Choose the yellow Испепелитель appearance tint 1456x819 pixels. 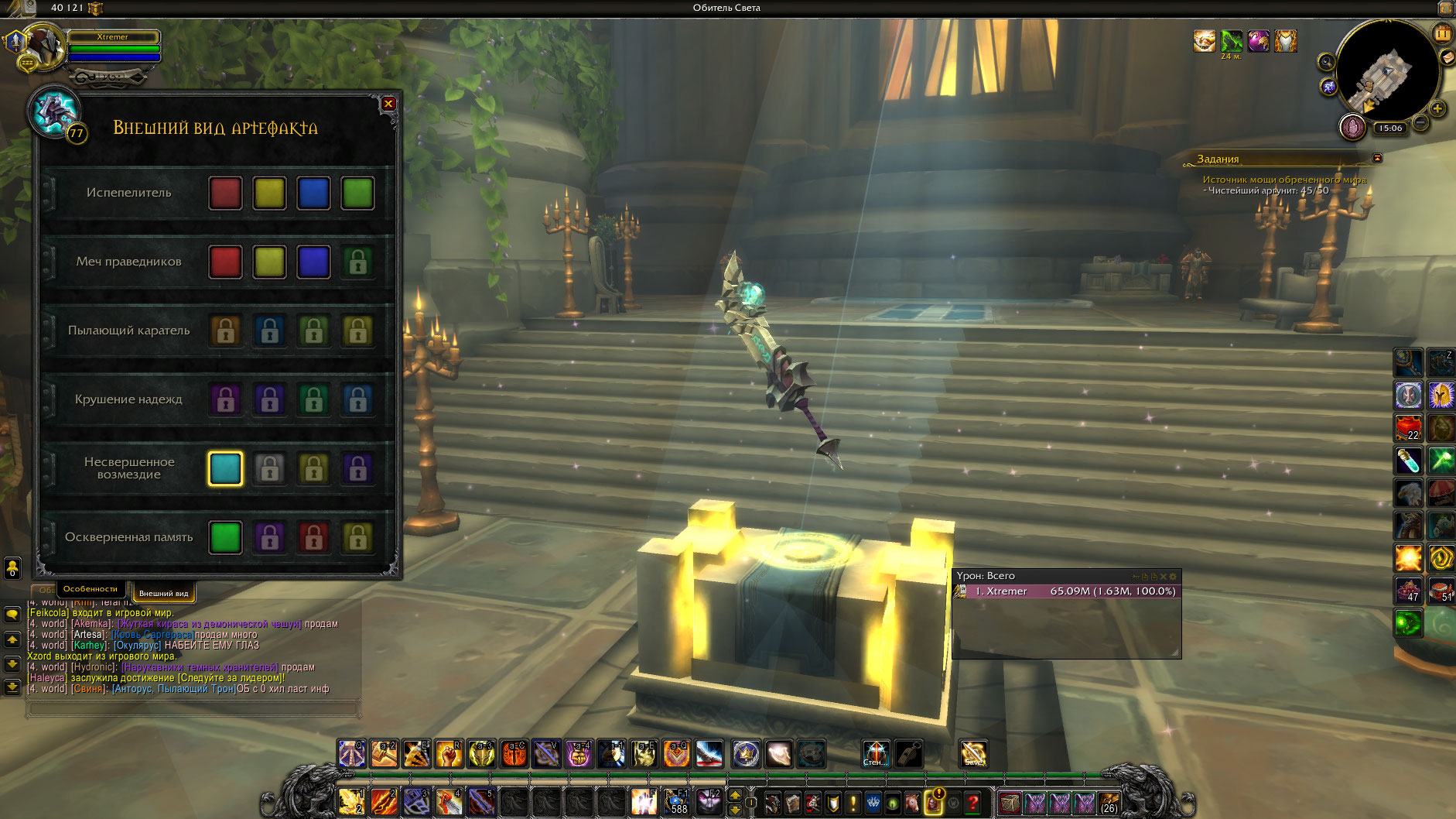pos(269,193)
